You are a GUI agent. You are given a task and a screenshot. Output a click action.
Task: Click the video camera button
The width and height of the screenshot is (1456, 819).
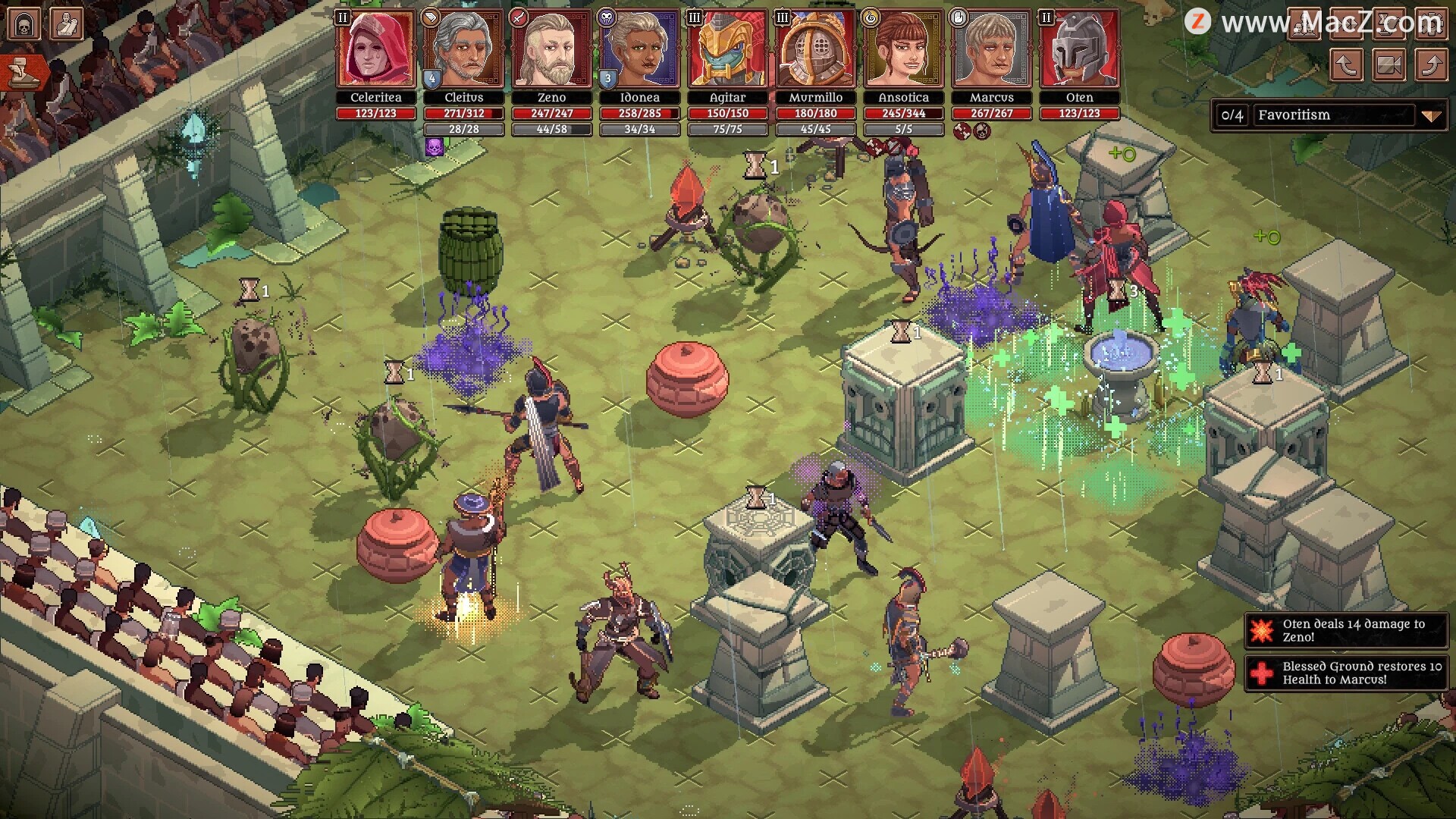tap(1389, 65)
